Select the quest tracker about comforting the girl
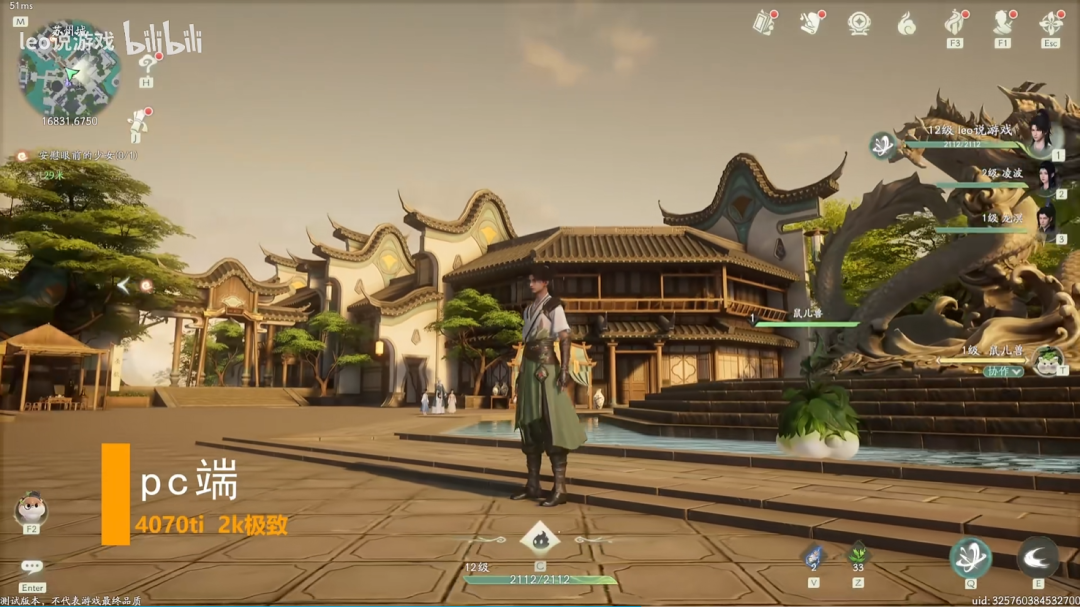1080x607 pixels. (x=86, y=156)
